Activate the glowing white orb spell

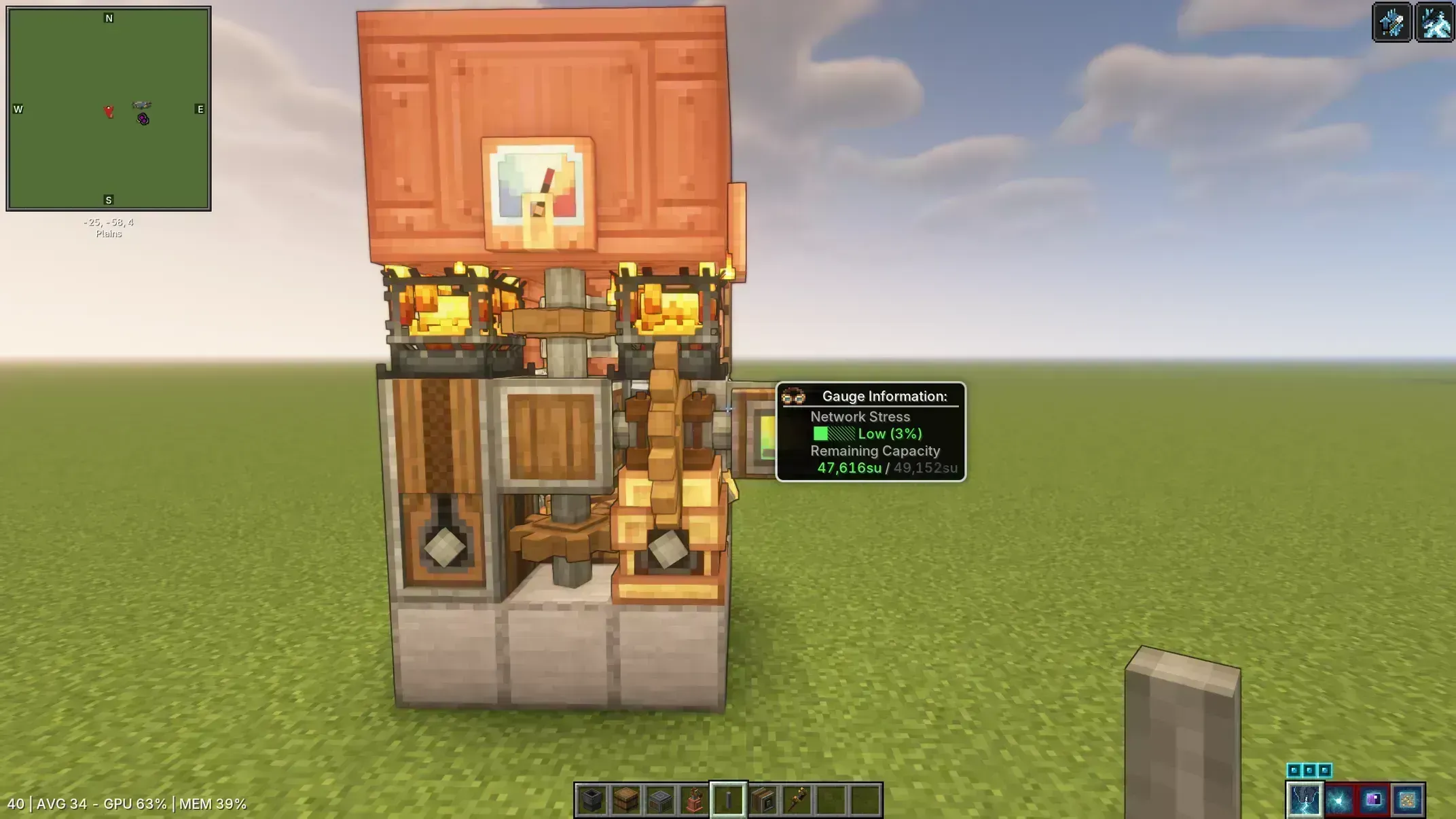[1339, 800]
